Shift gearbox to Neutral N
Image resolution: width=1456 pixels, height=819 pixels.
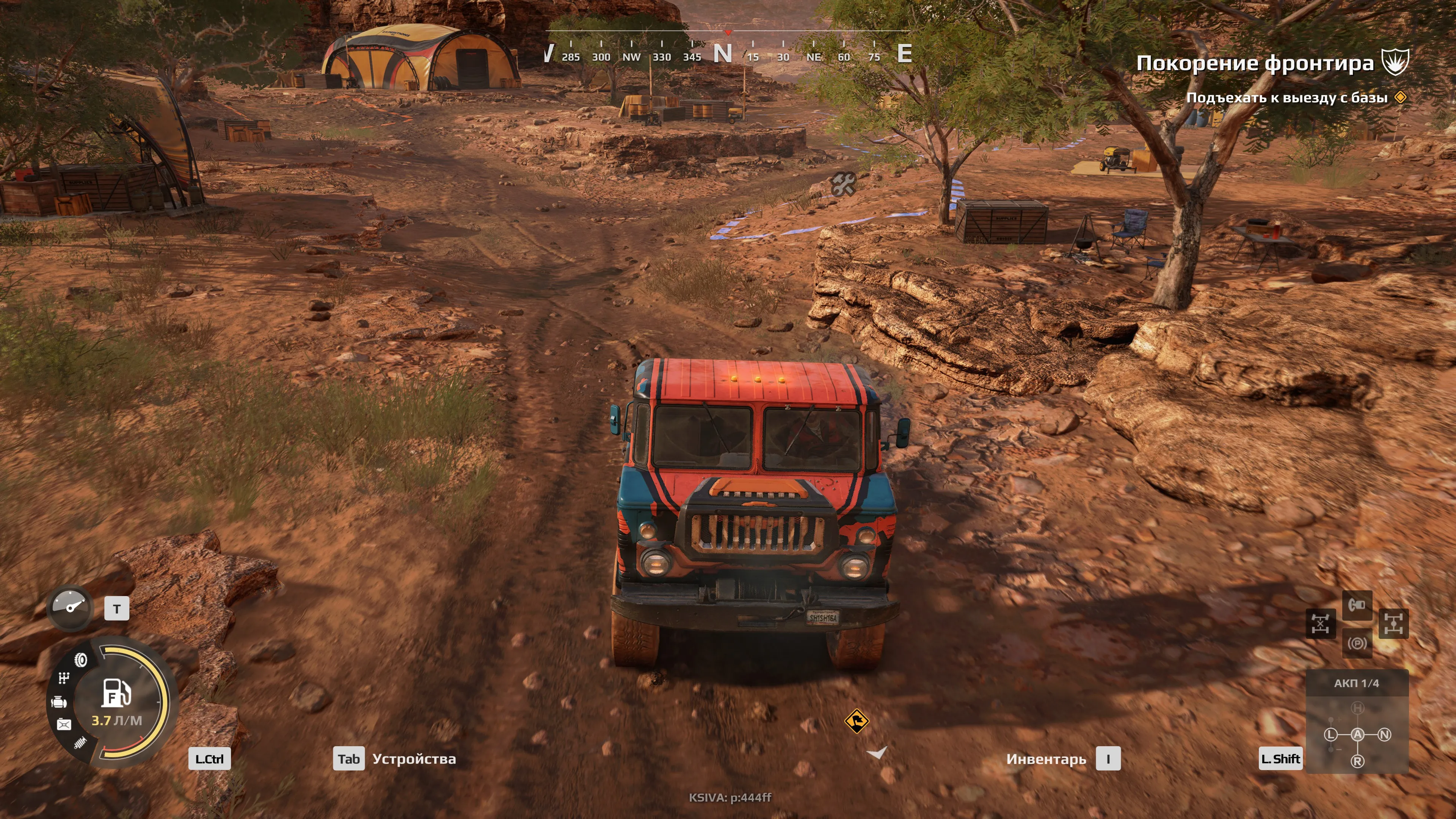pyautogui.click(x=1384, y=734)
